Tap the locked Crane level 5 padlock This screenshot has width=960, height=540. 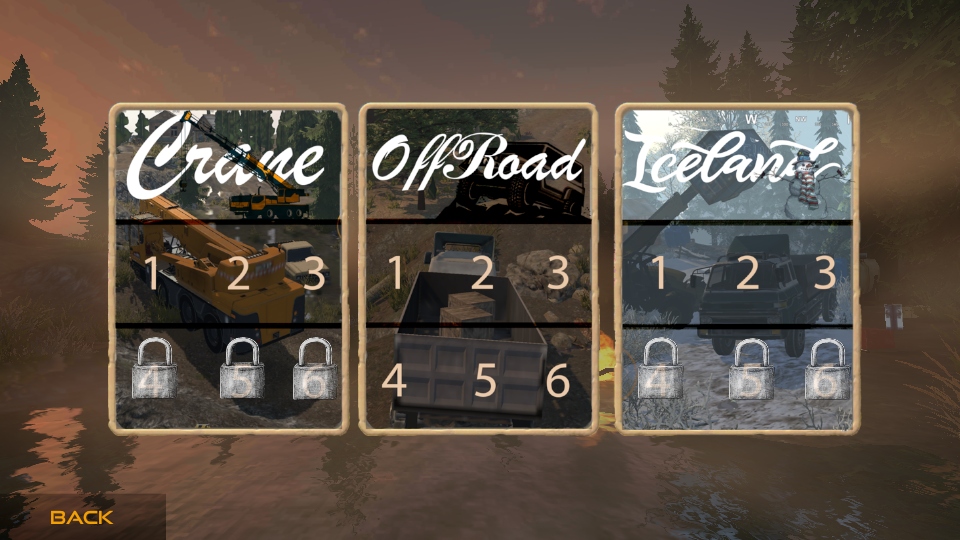[x=242, y=368]
